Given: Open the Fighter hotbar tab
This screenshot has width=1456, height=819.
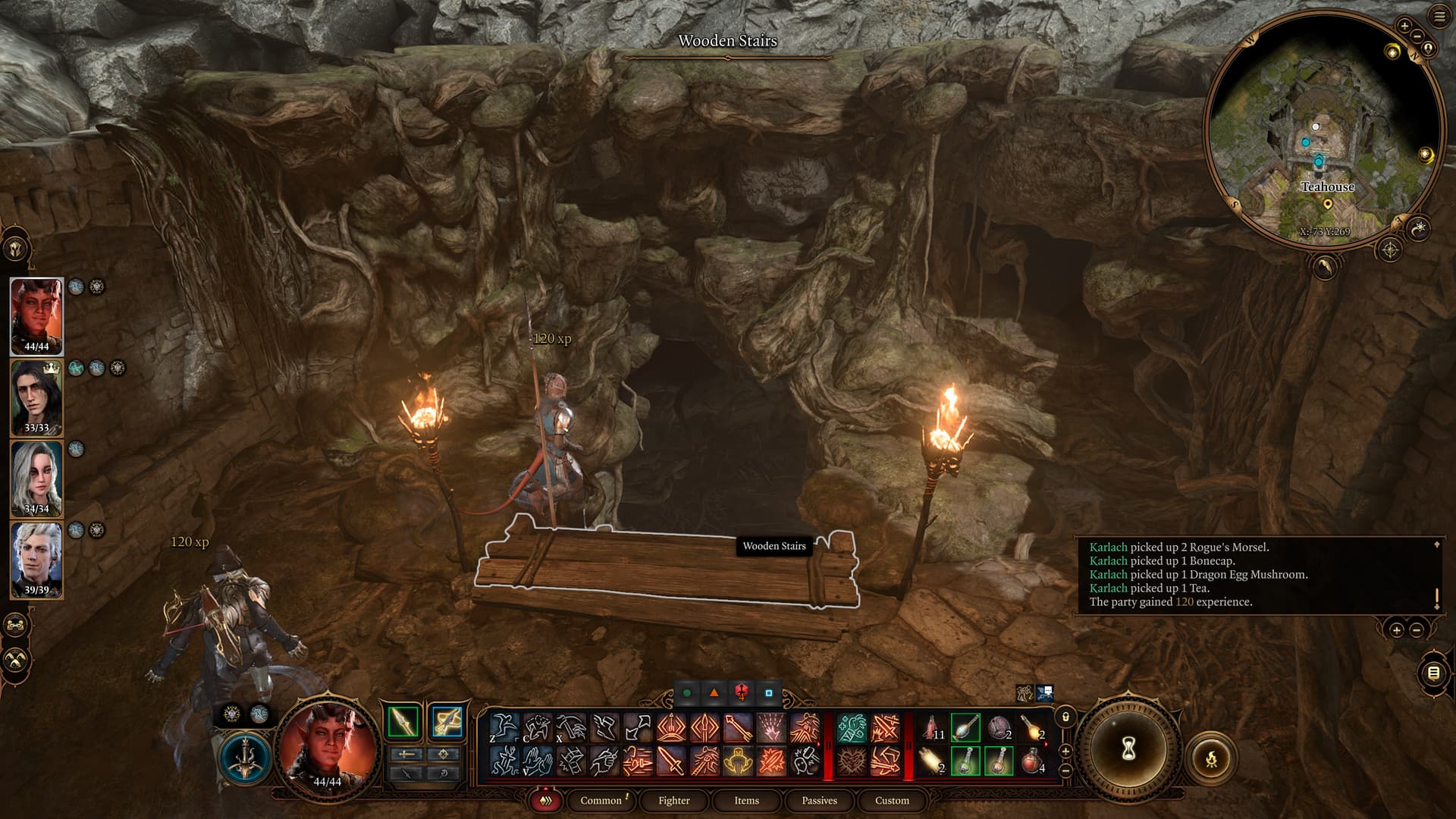Looking at the screenshot, I should pos(673,800).
